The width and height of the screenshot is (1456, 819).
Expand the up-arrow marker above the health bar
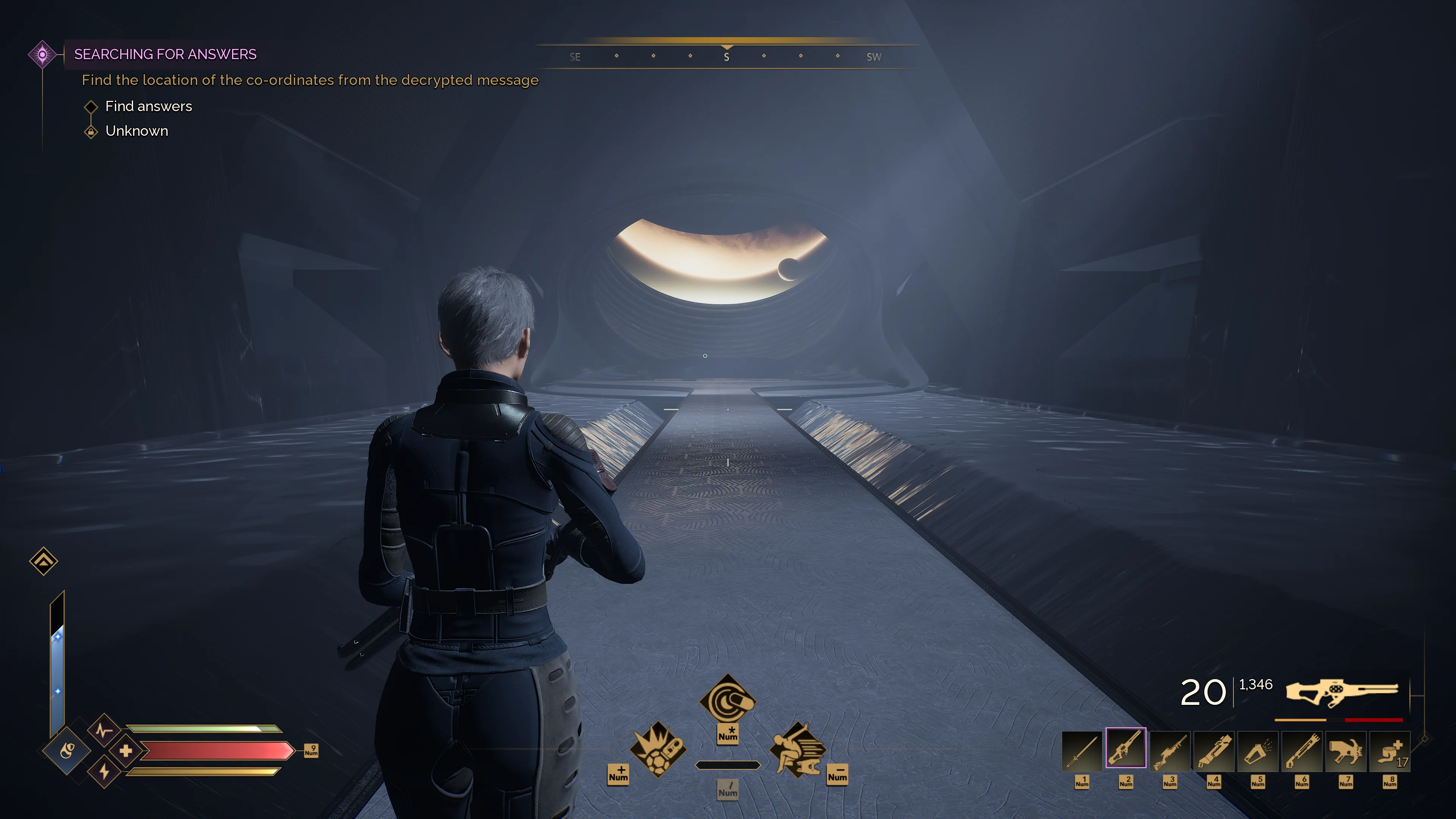click(x=44, y=561)
